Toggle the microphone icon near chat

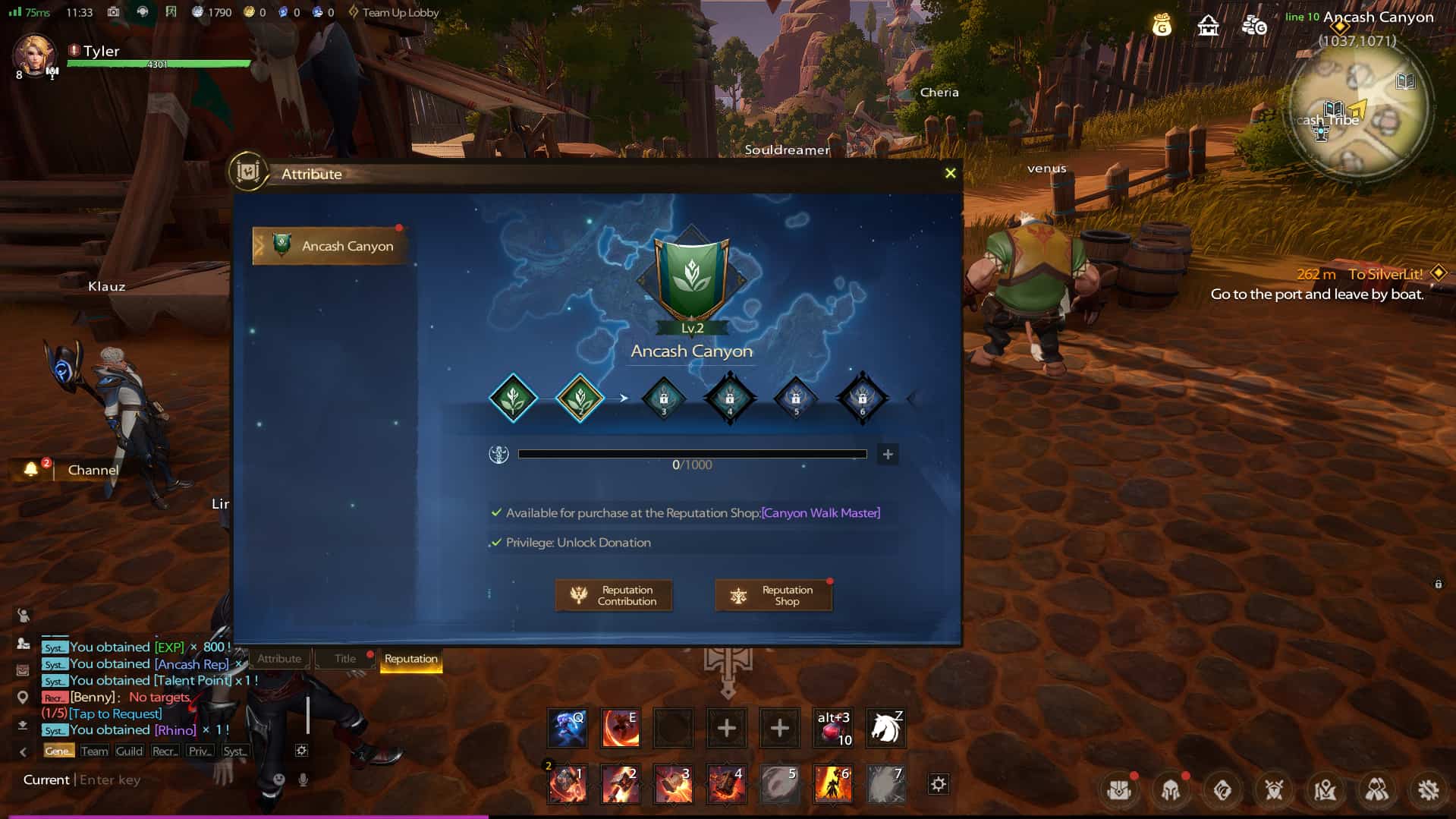[x=302, y=780]
